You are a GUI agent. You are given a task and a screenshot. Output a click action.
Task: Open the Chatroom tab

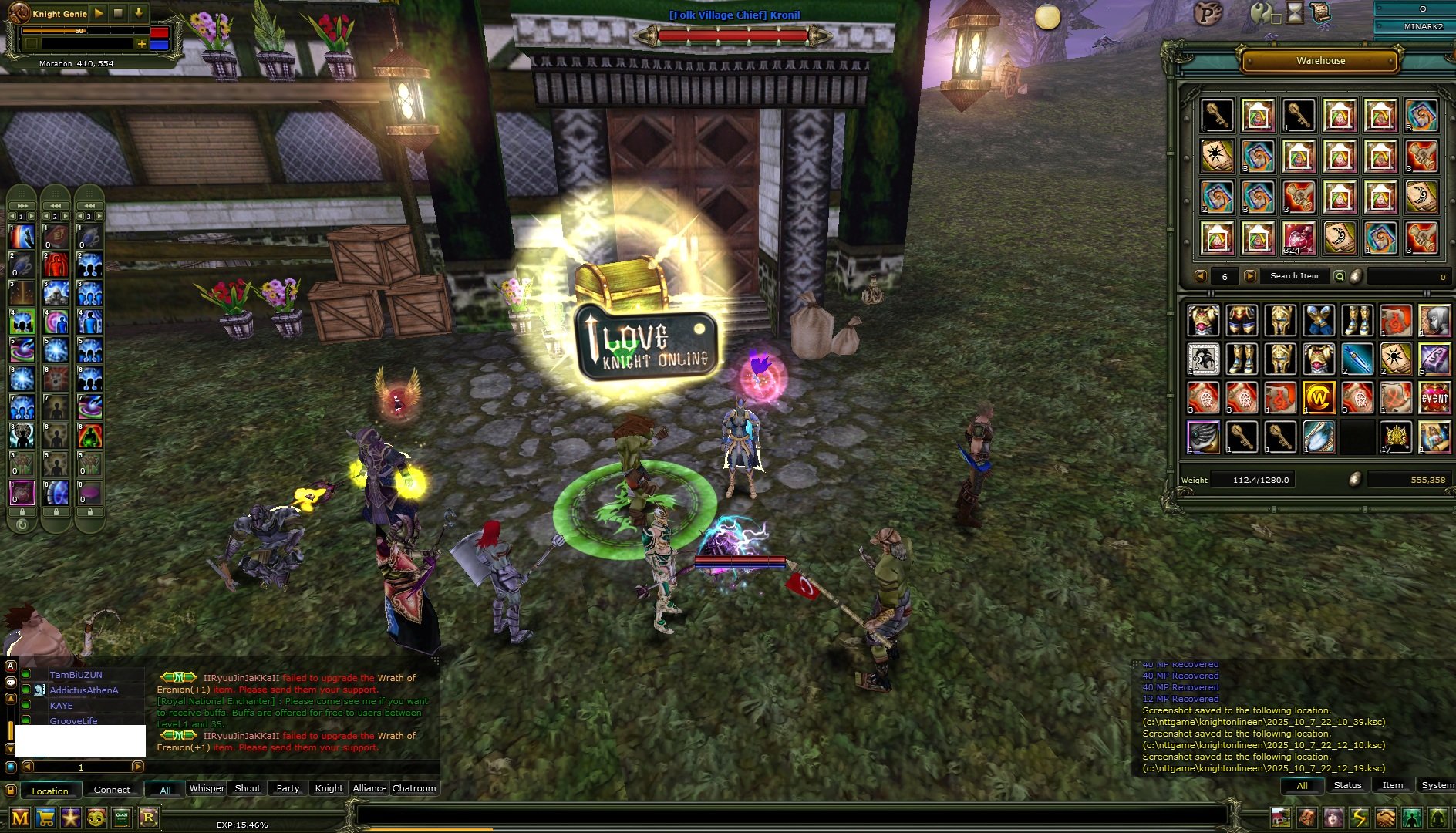click(x=414, y=788)
